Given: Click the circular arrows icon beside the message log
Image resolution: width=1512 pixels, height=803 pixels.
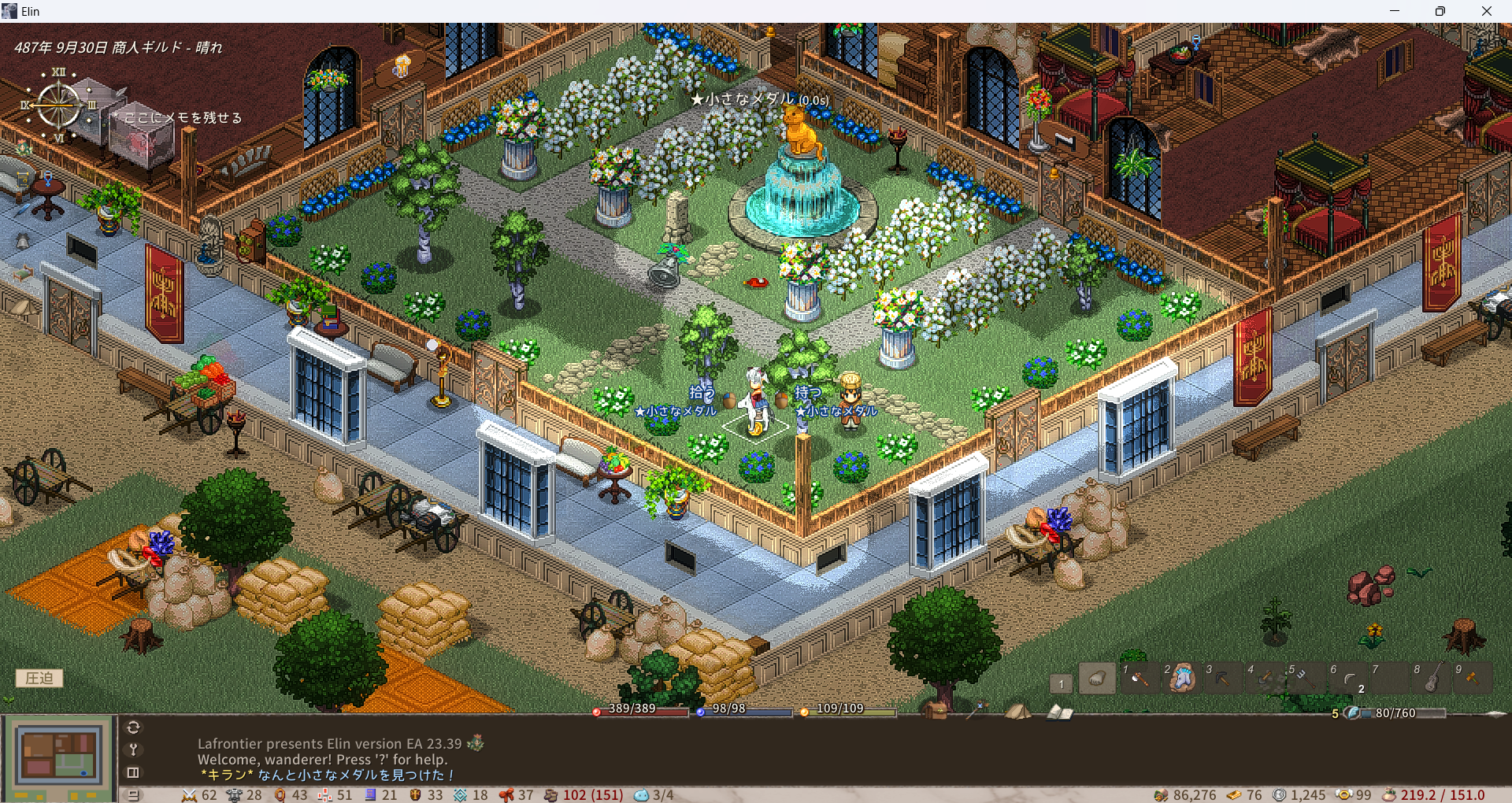Looking at the screenshot, I should 133,727.
